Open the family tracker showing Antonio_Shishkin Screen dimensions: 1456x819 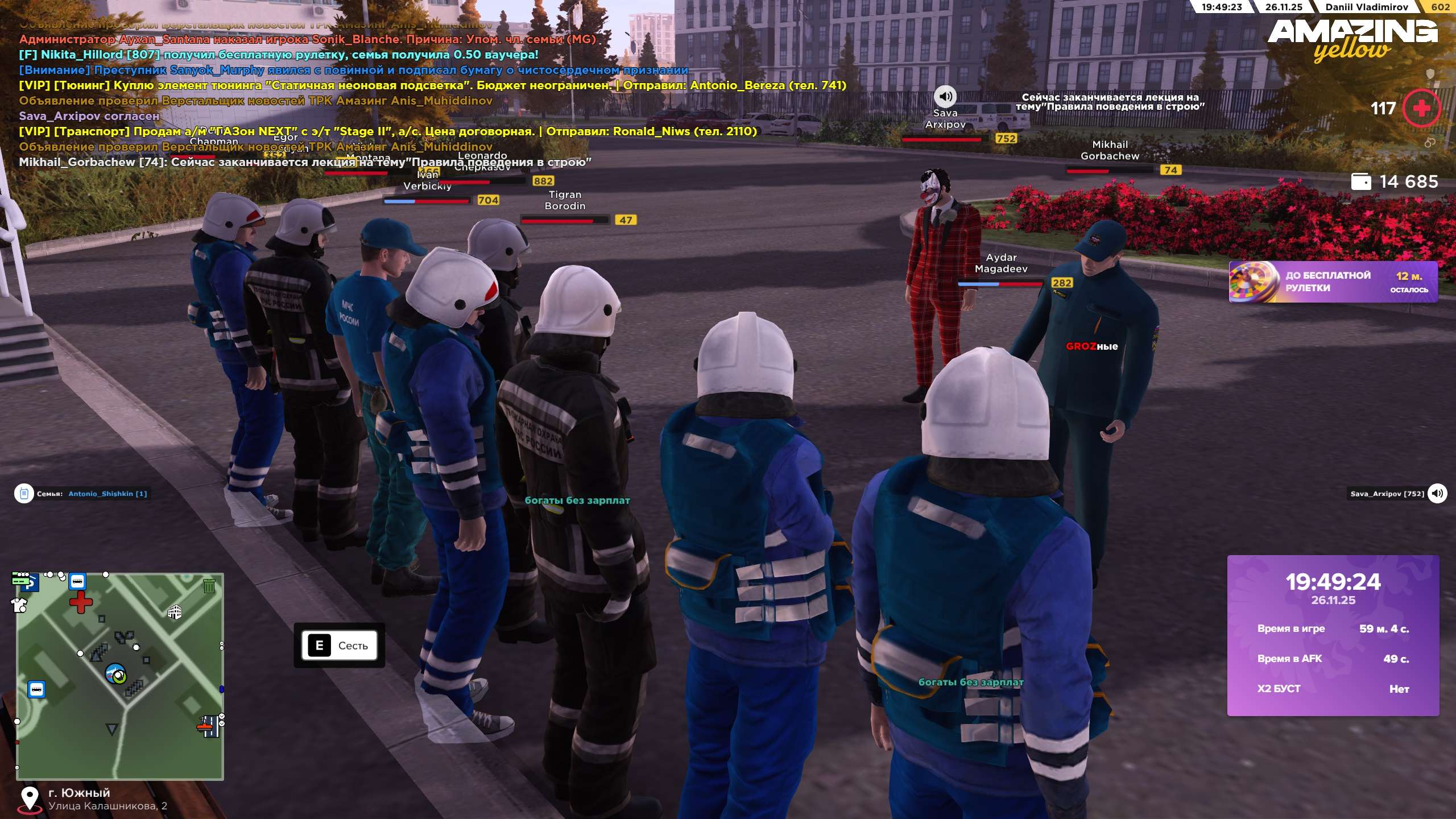click(x=83, y=494)
